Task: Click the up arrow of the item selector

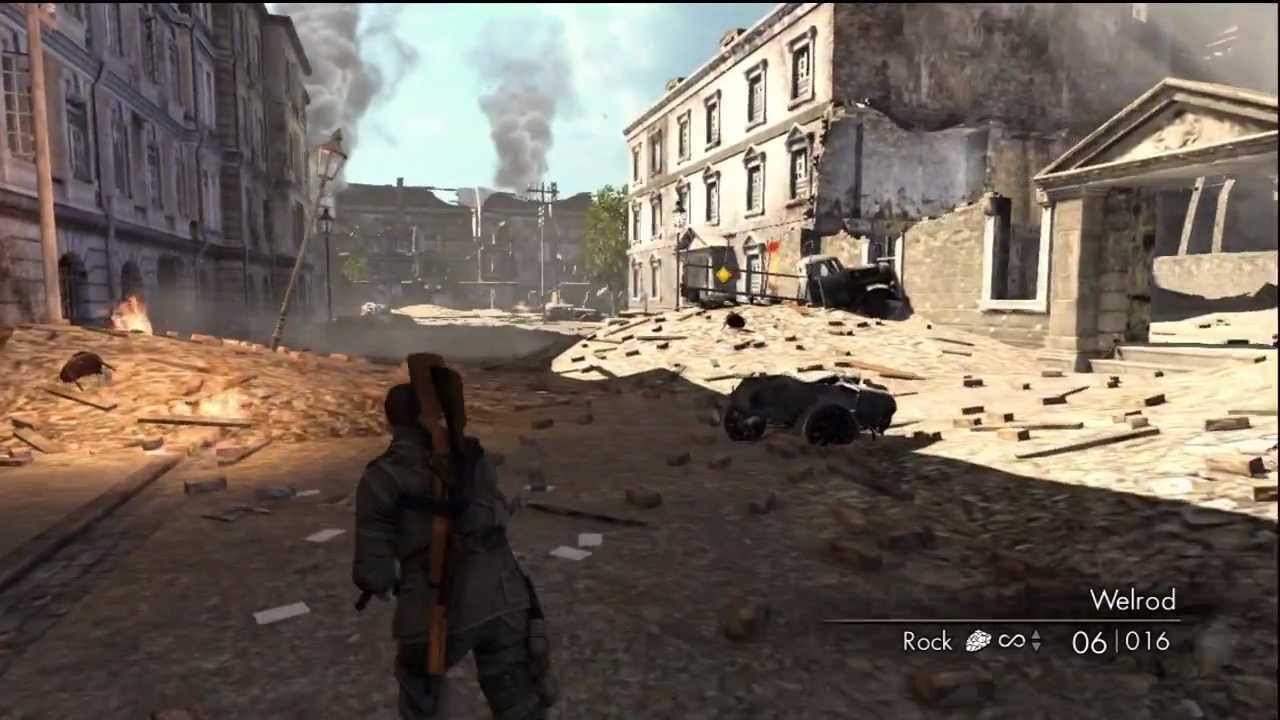Action: click(1034, 636)
